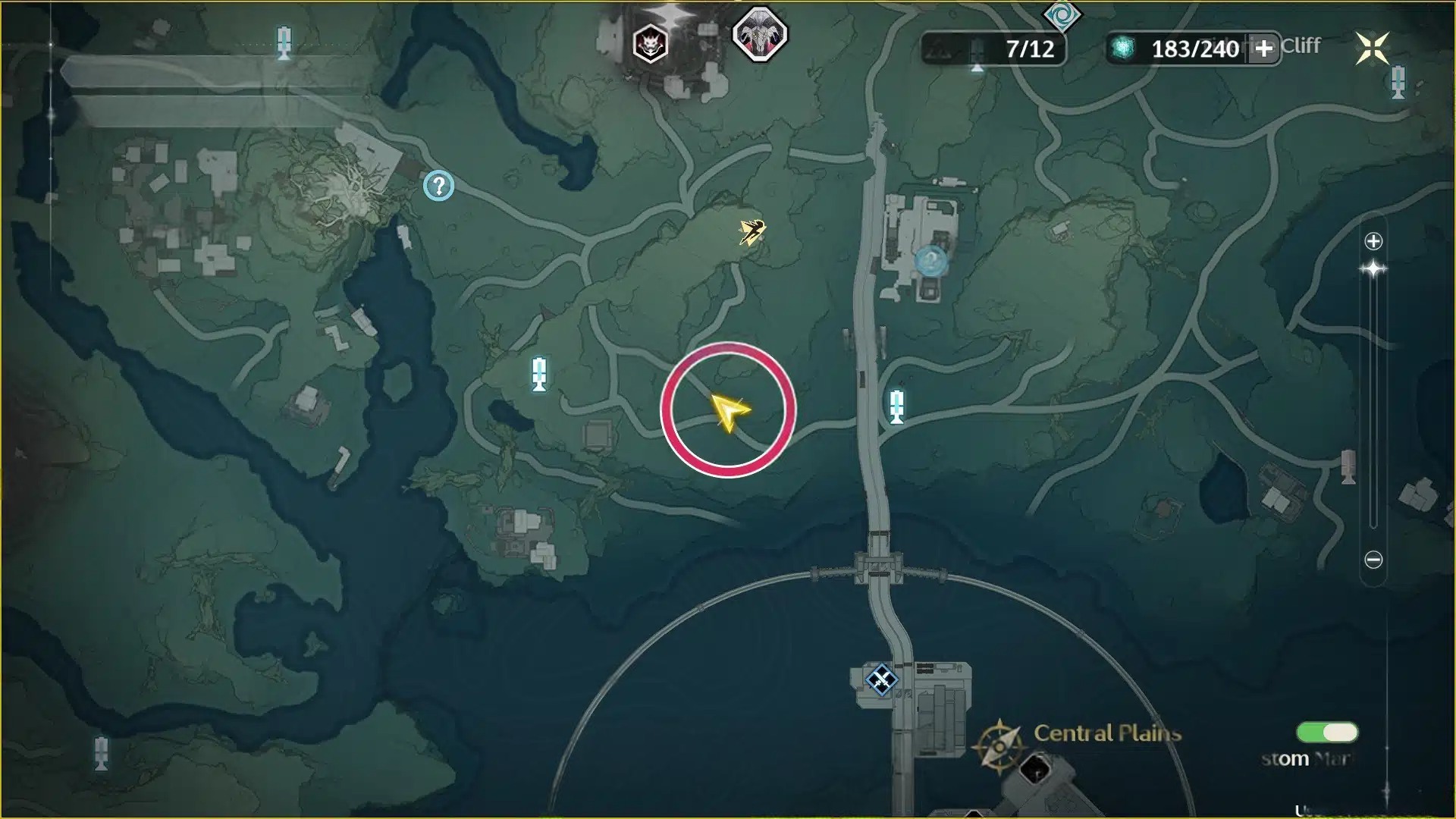This screenshot has height=819, width=1456.
Task: Toggle the Custom Markers switch
Action: tap(1327, 732)
